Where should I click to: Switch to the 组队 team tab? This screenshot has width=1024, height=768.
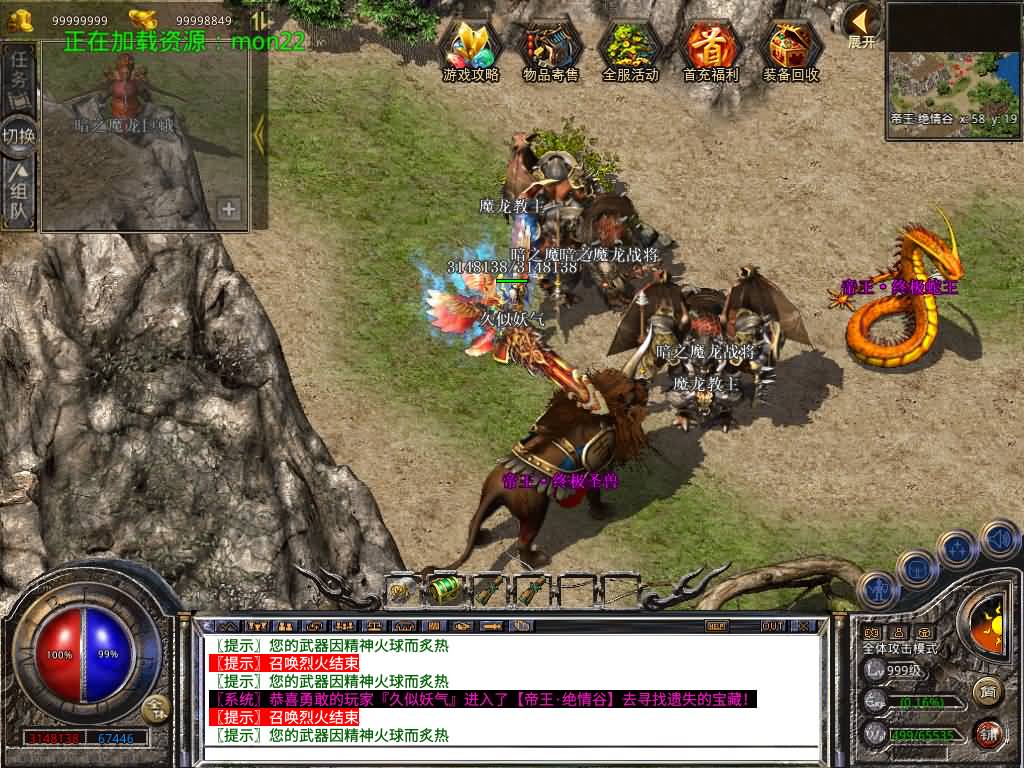coord(19,193)
